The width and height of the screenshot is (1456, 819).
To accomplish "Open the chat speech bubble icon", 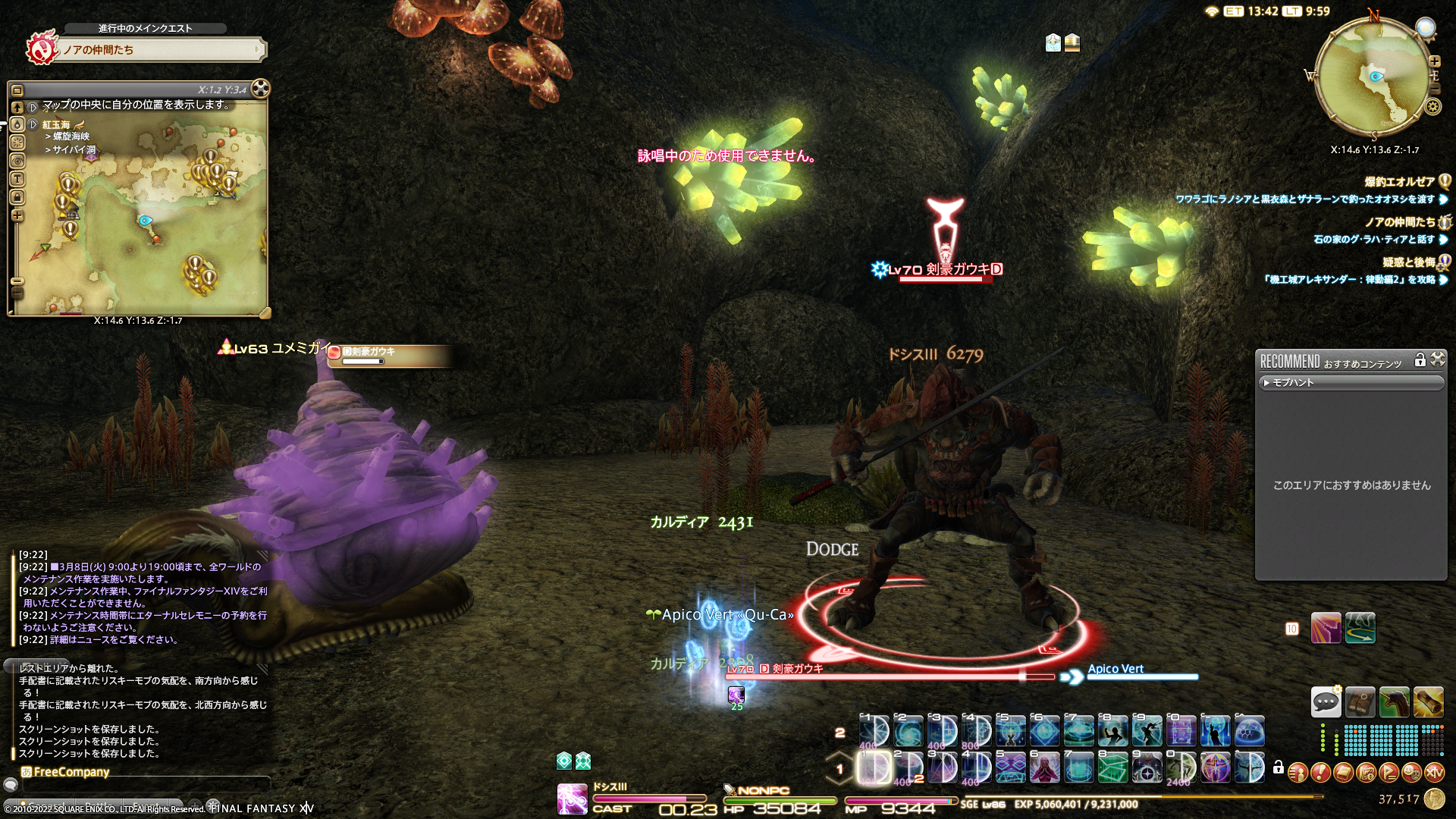I will pyautogui.click(x=1326, y=702).
